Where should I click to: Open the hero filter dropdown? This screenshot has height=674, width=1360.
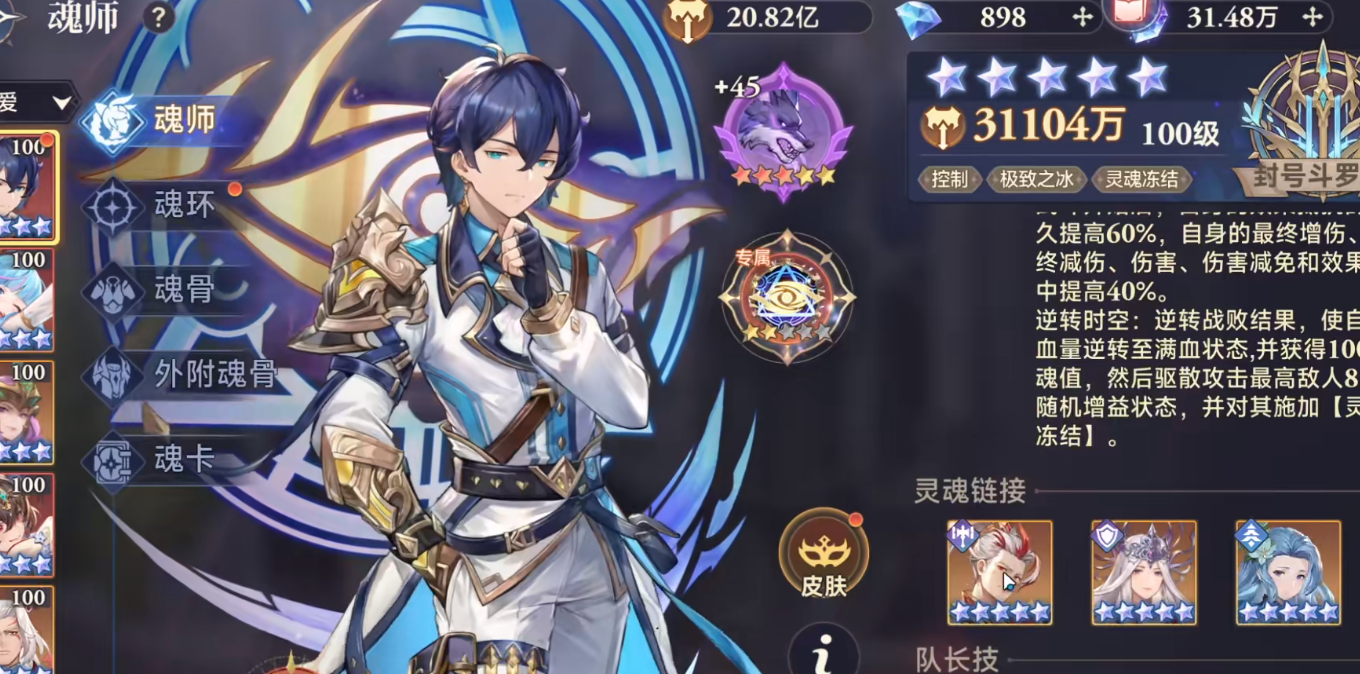40,102
